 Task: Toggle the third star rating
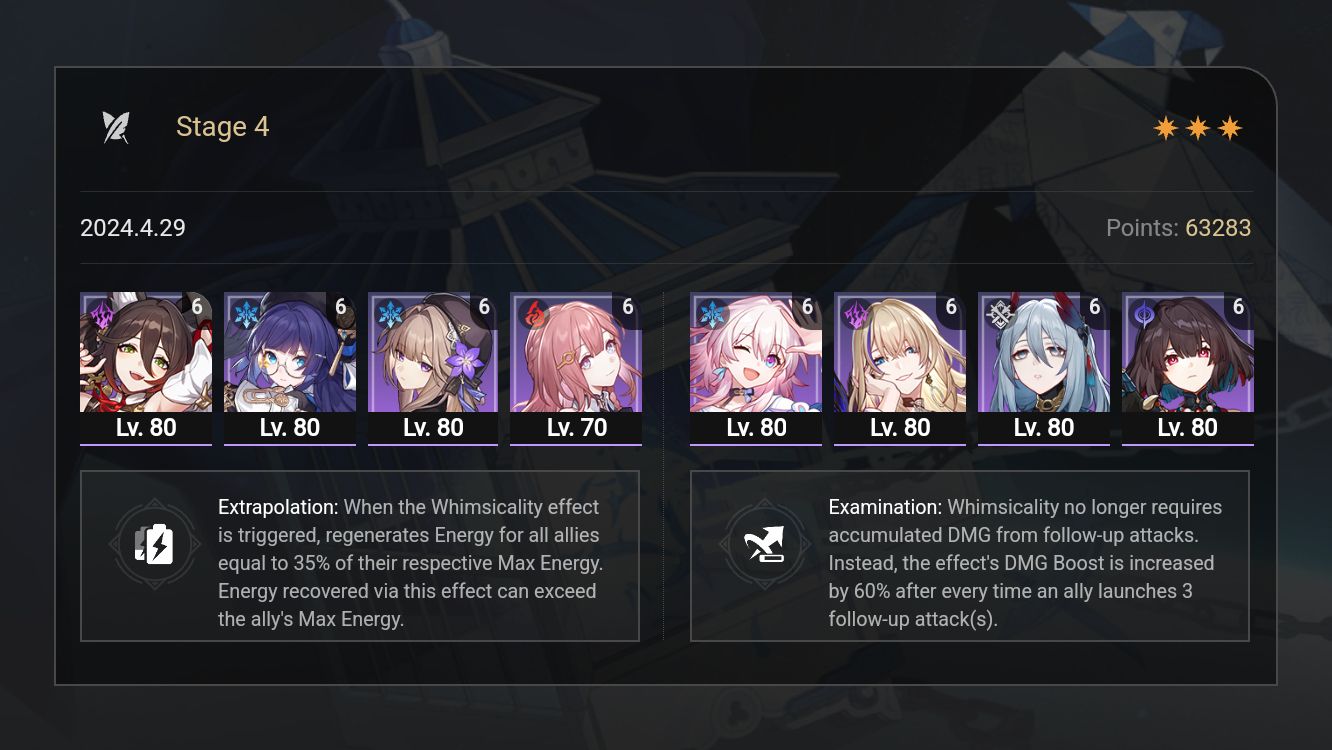pyautogui.click(x=1229, y=127)
